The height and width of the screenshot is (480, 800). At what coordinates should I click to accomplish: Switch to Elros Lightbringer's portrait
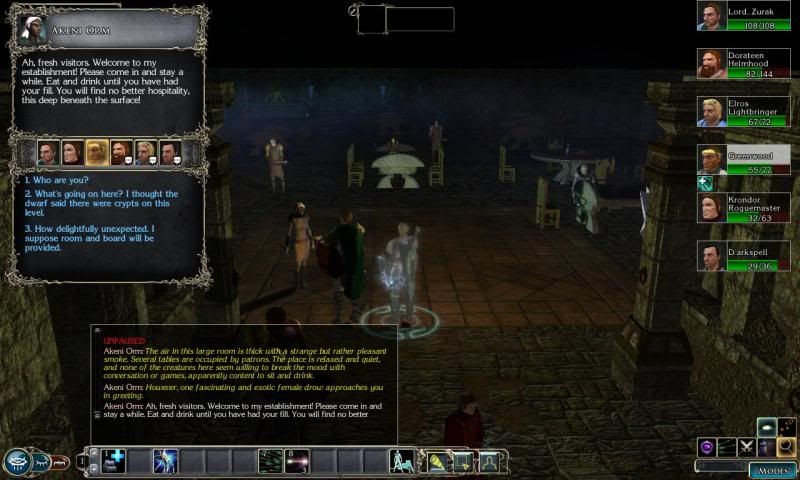711,112
